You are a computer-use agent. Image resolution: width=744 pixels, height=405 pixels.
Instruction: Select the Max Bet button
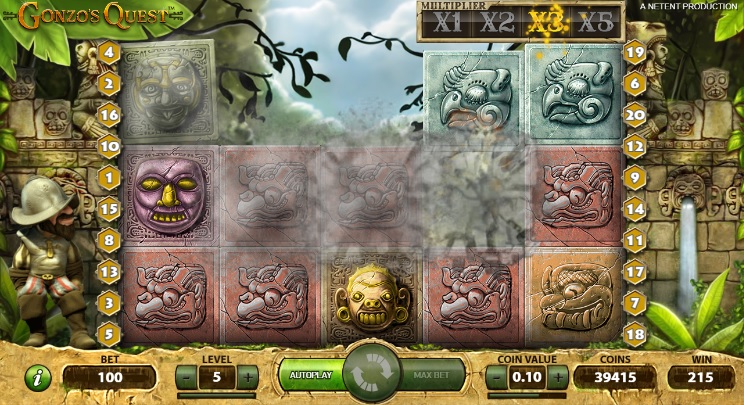pyautogui.click(x=434, y=376)
